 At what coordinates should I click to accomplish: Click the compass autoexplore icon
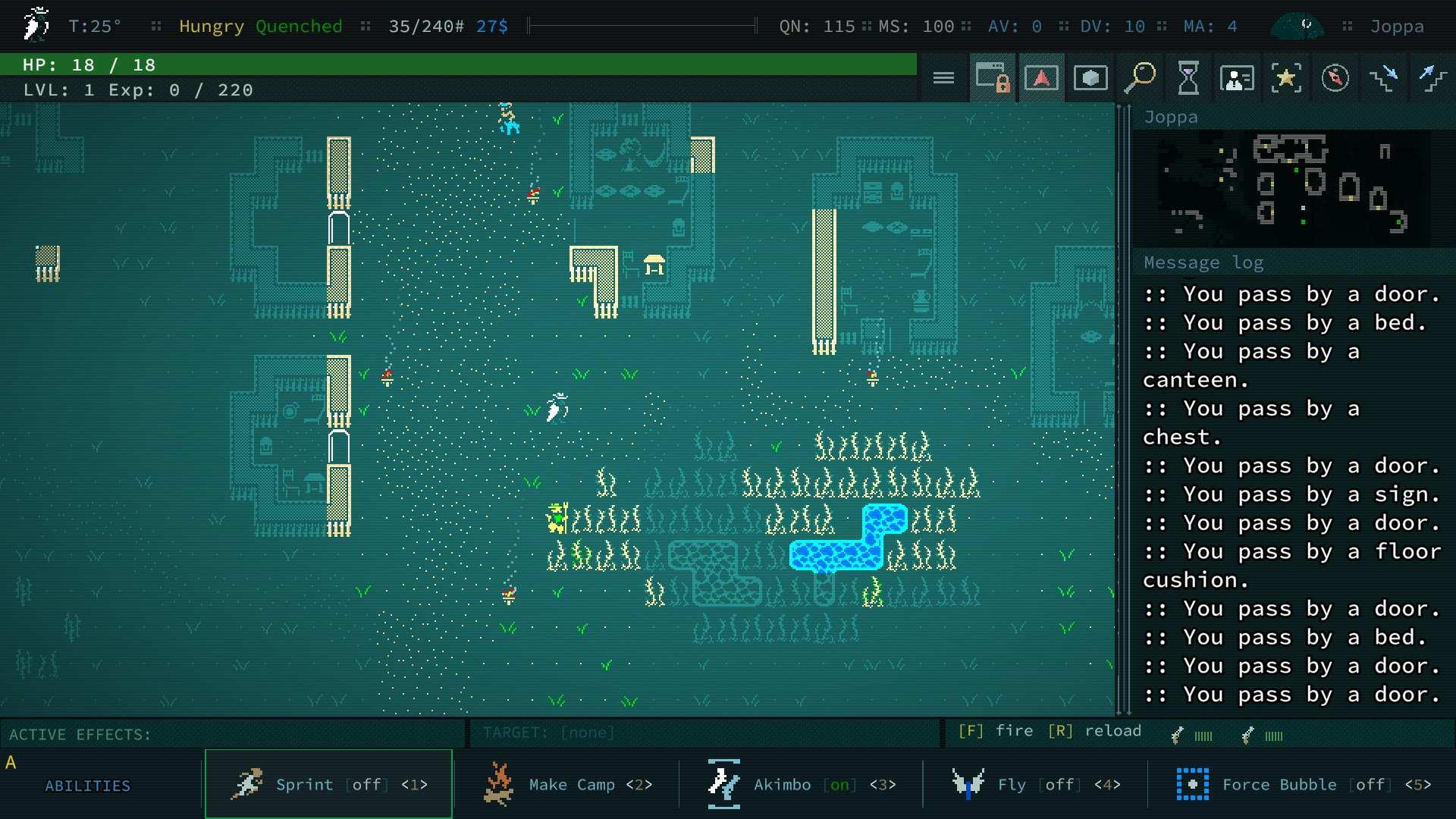[x=1335, y=78]
